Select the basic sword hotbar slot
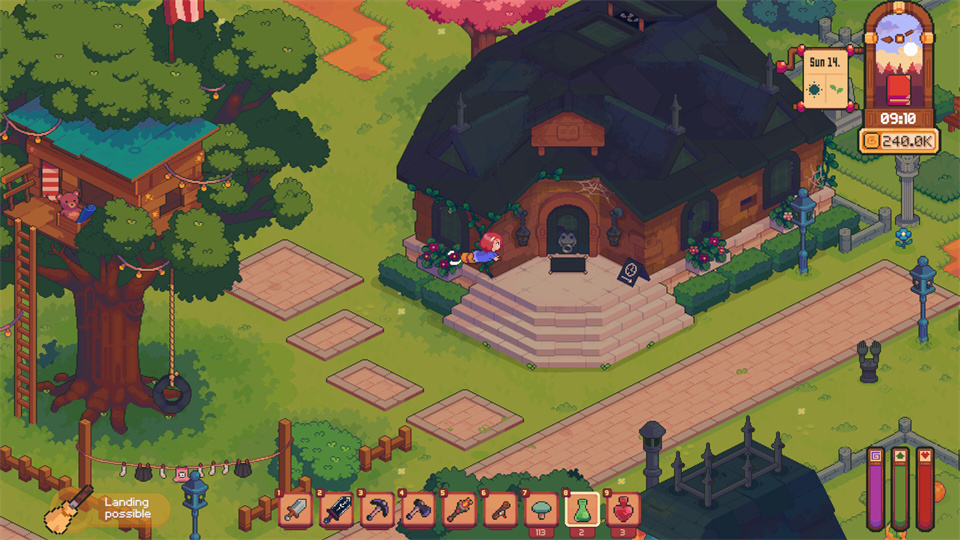This screenshot has width=960, height=540. point(296,510)
